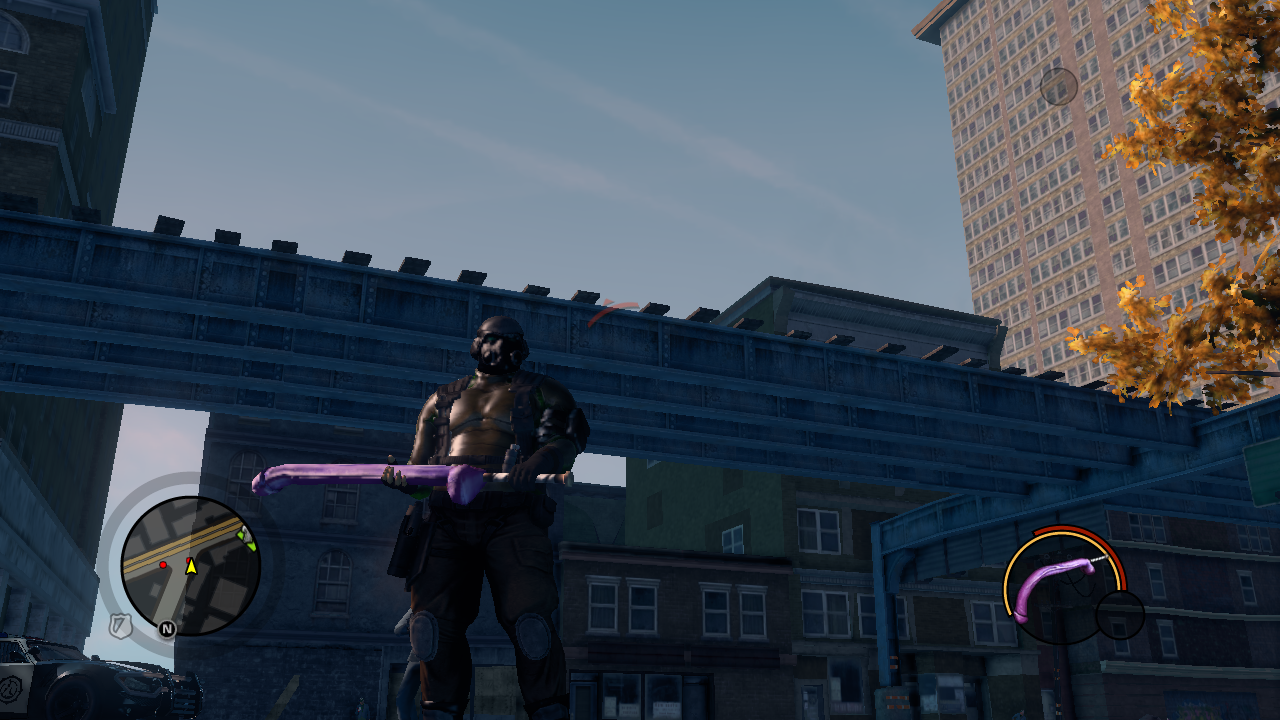
Task: Click the circular minimap
Action: click(x=190, y=566)
